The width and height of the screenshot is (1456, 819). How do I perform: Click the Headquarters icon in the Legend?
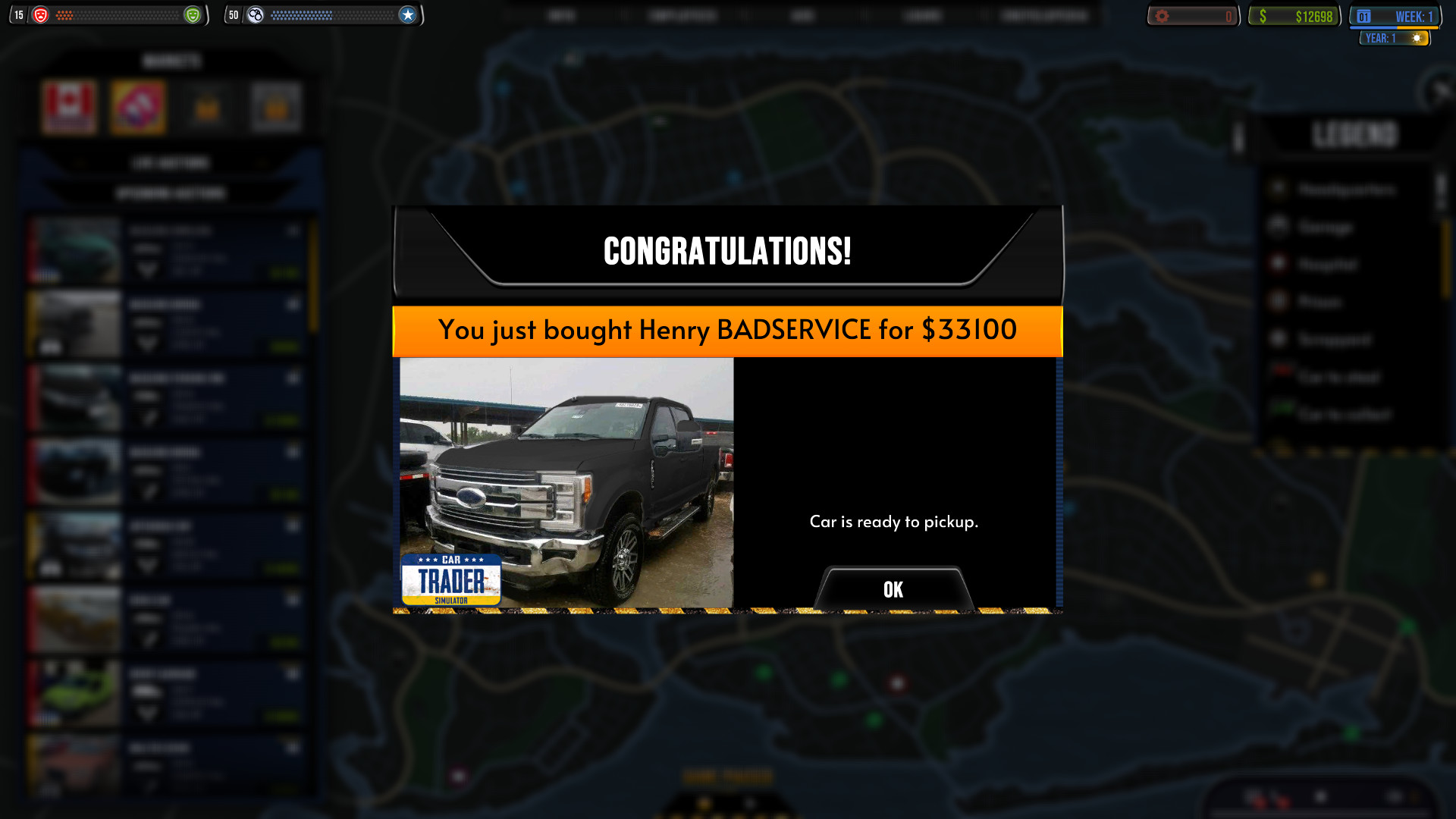[x=1279, y=190]
